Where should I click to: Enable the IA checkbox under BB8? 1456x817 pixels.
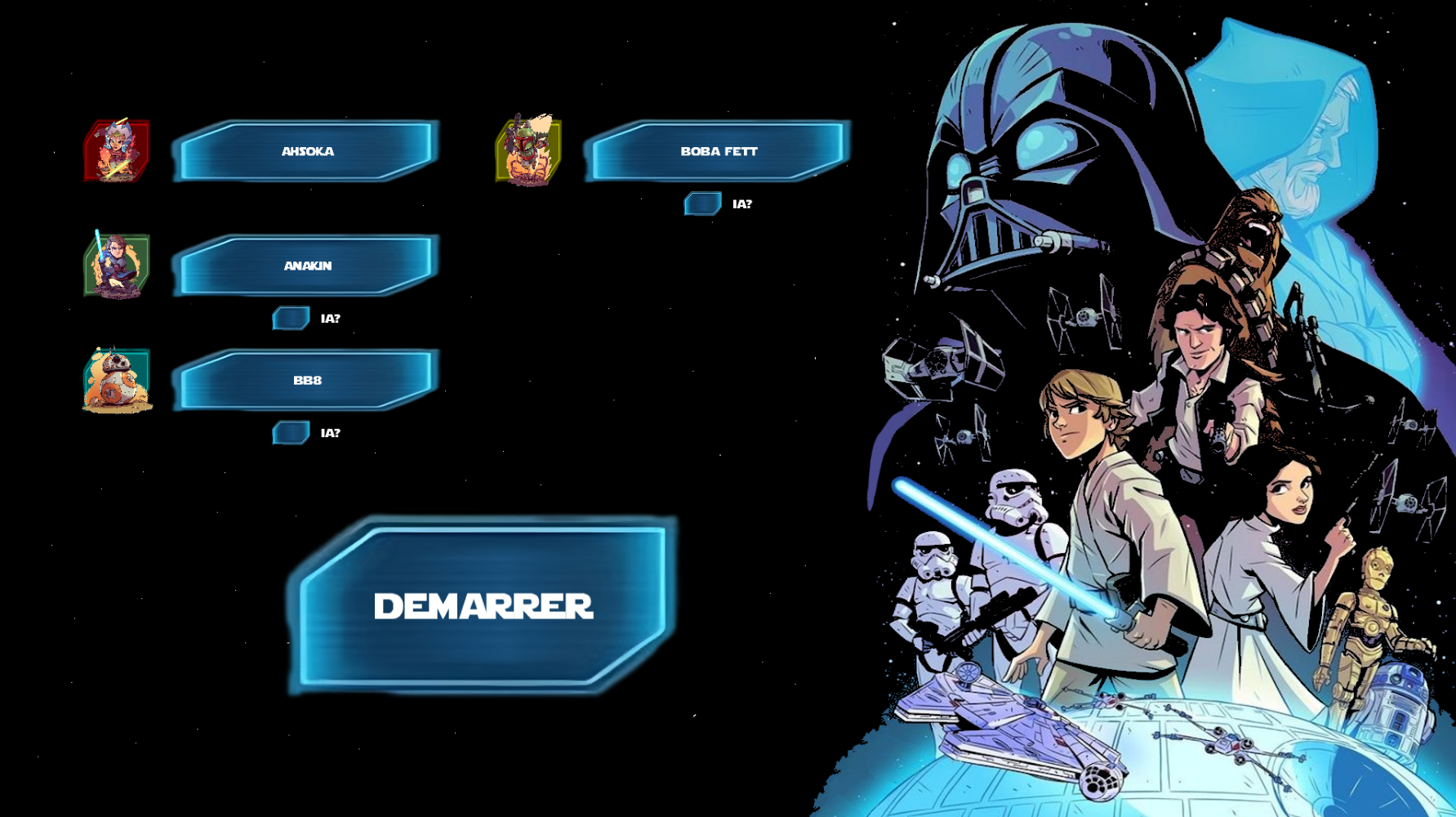pyautogui.click(x=291, y=432)
